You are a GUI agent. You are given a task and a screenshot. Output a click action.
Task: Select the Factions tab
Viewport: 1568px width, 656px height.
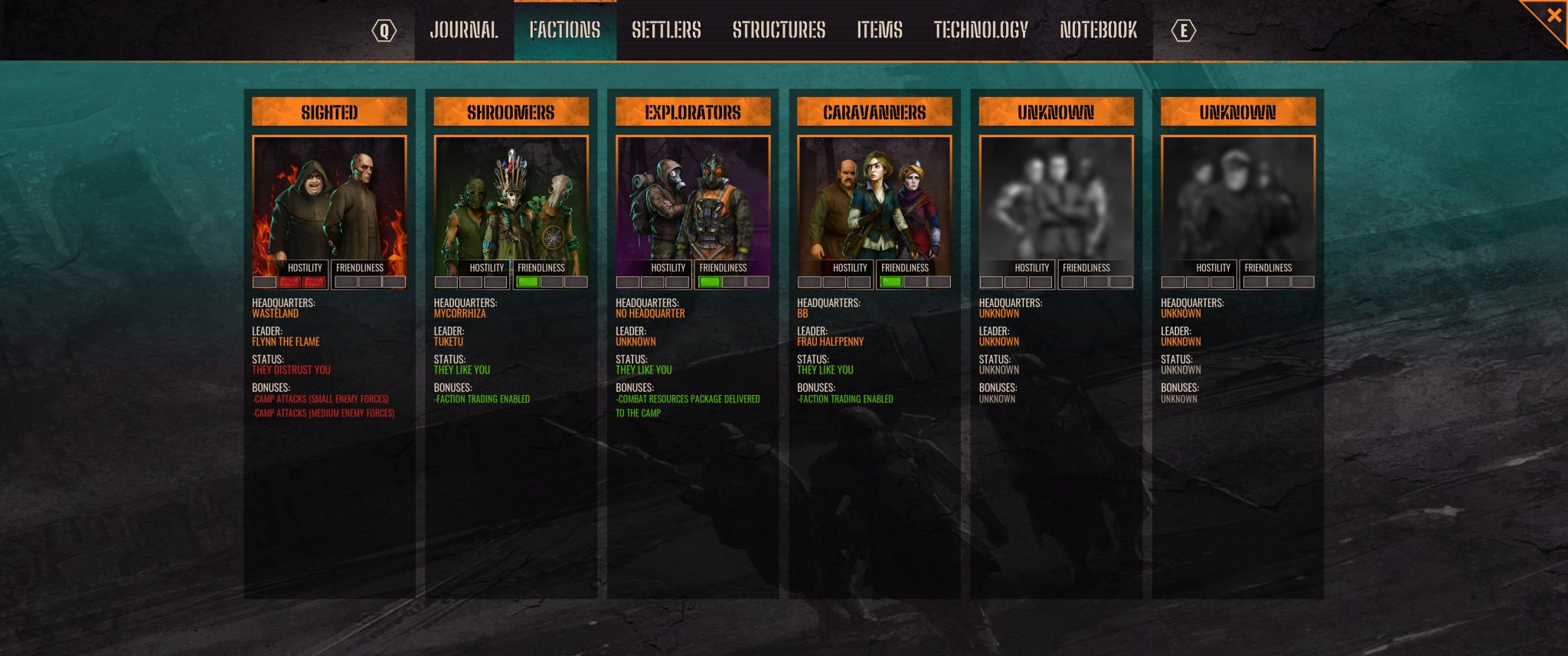click(x=565, y=31)
